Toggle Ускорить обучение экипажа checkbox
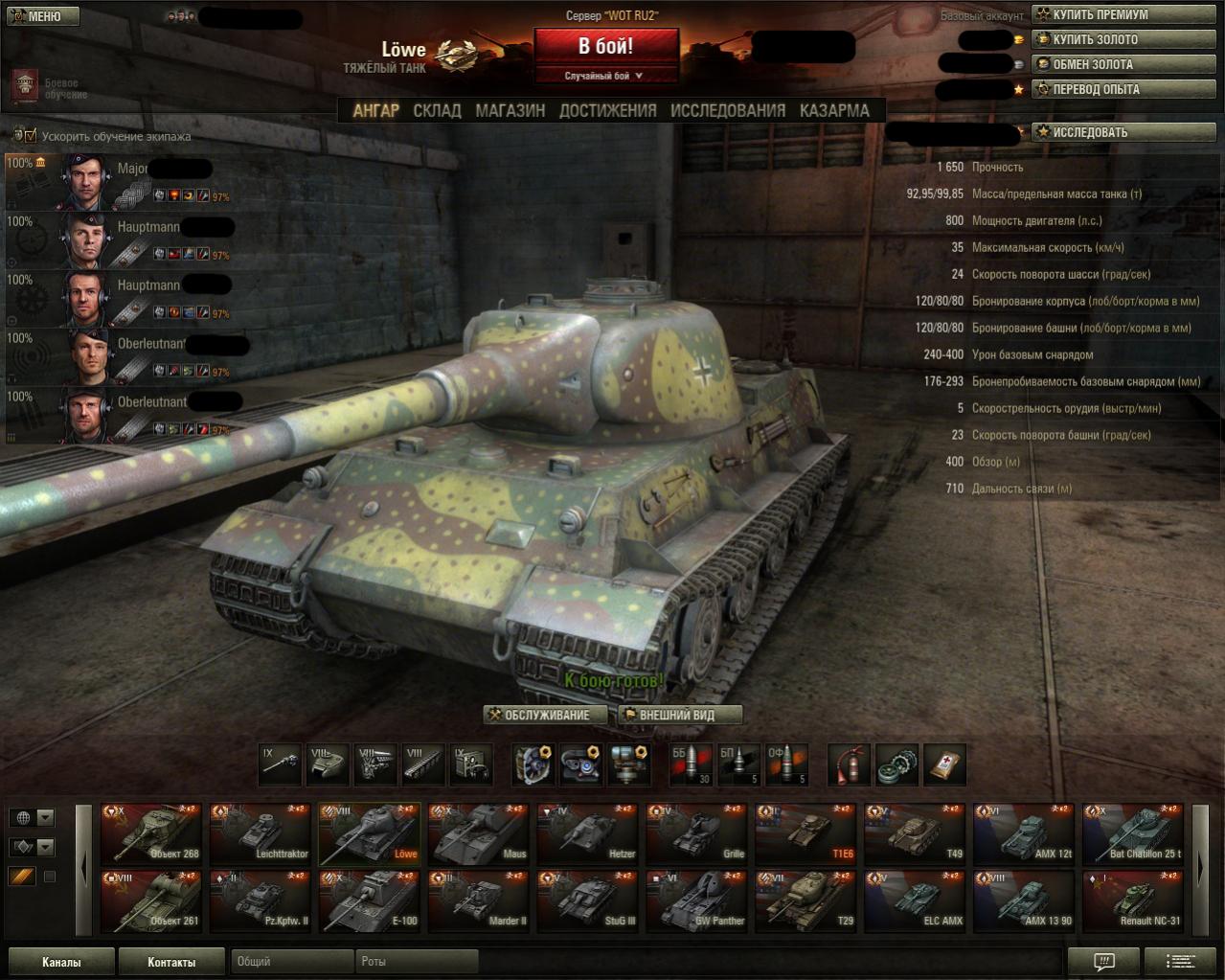 pyautogui.click(x=31, y=136)
